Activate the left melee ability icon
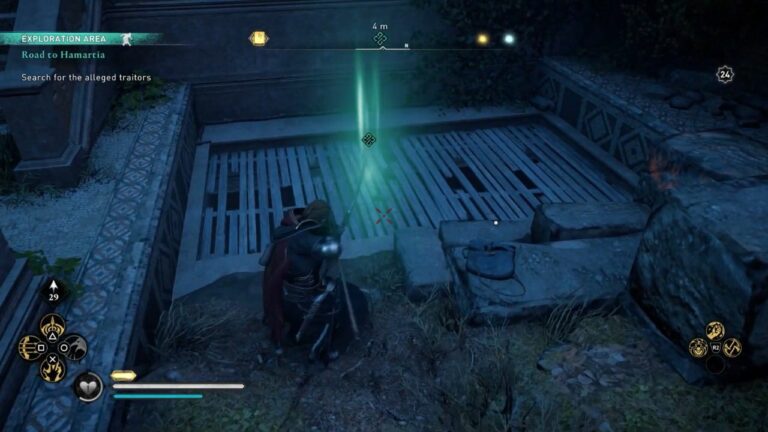Screen dimensions: 768x432 698,347
